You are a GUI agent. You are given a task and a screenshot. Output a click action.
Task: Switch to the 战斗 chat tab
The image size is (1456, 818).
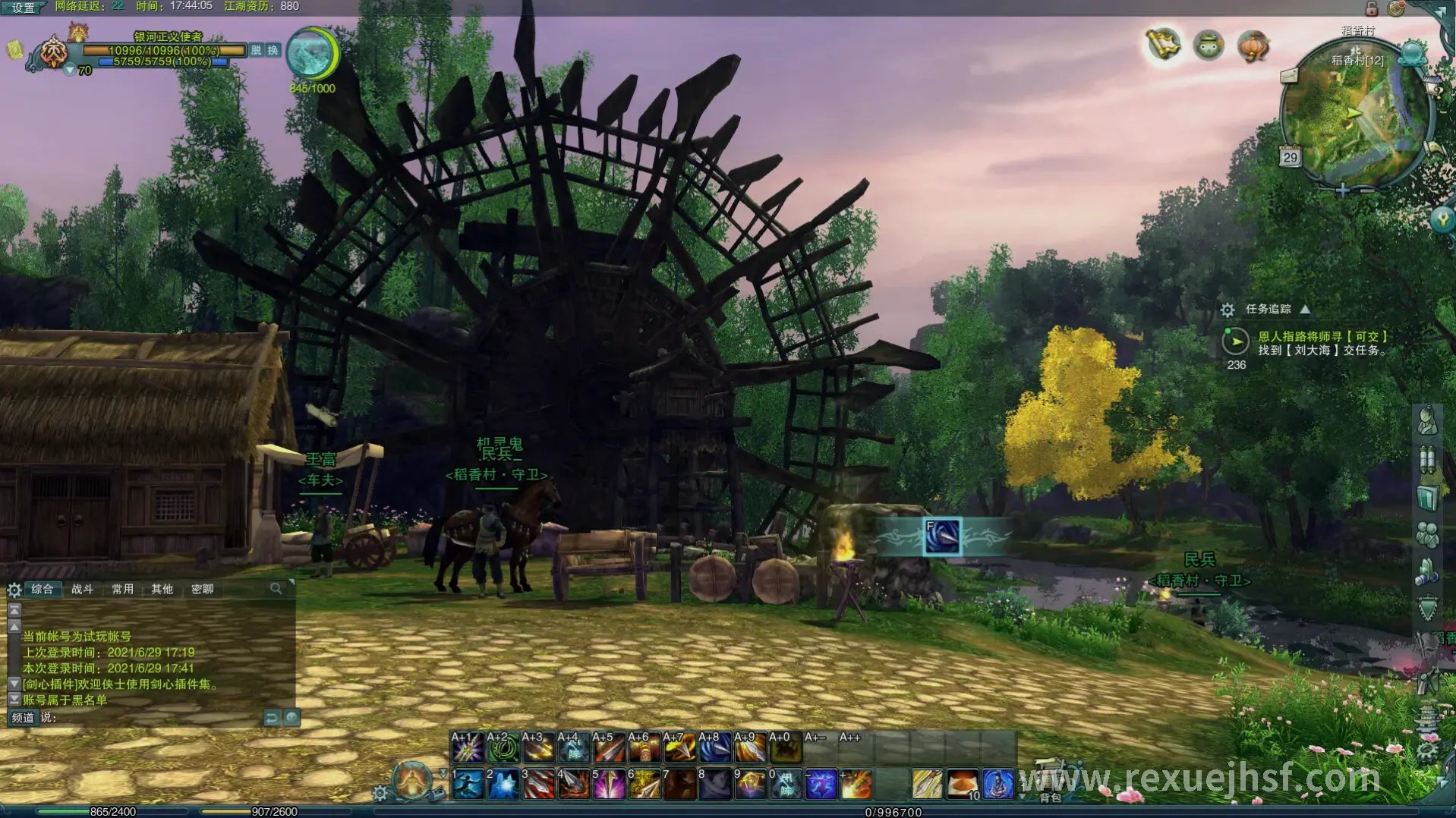coord(82,589)
